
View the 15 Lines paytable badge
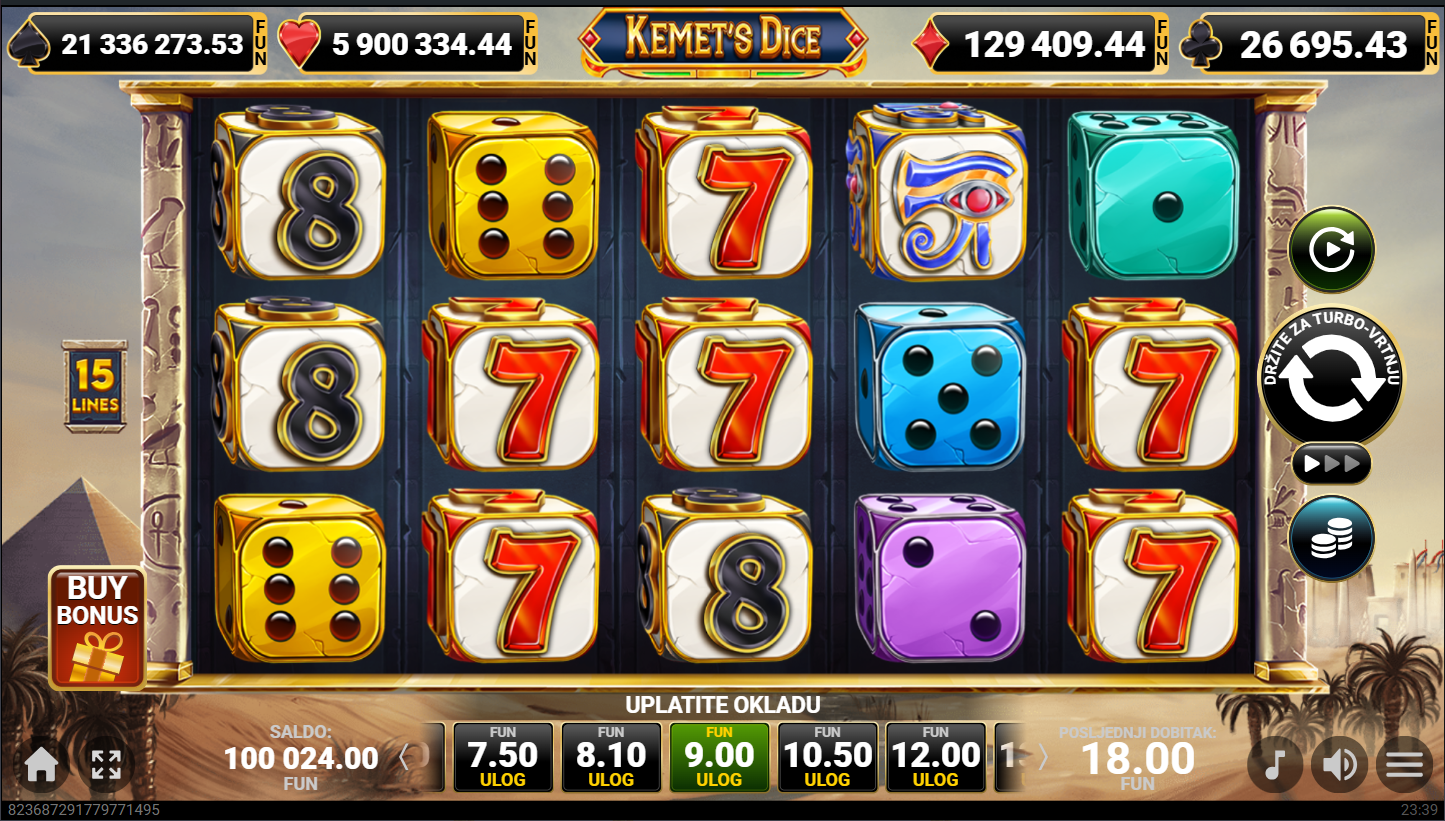coord(95,386)
